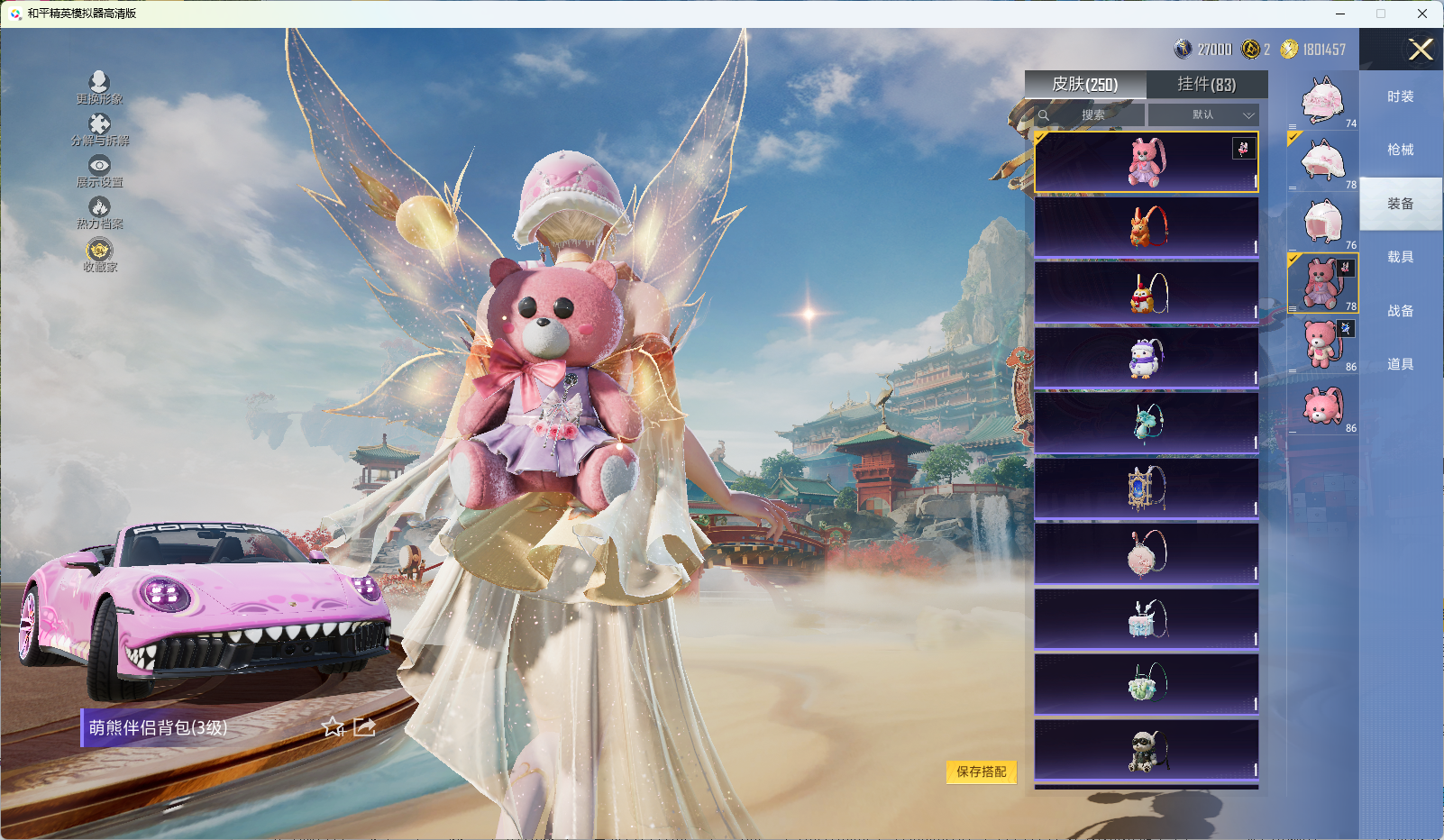Open the 收藏家 collector icon
This screenshot has width=1444, height=840.
(x=99, y=254)
